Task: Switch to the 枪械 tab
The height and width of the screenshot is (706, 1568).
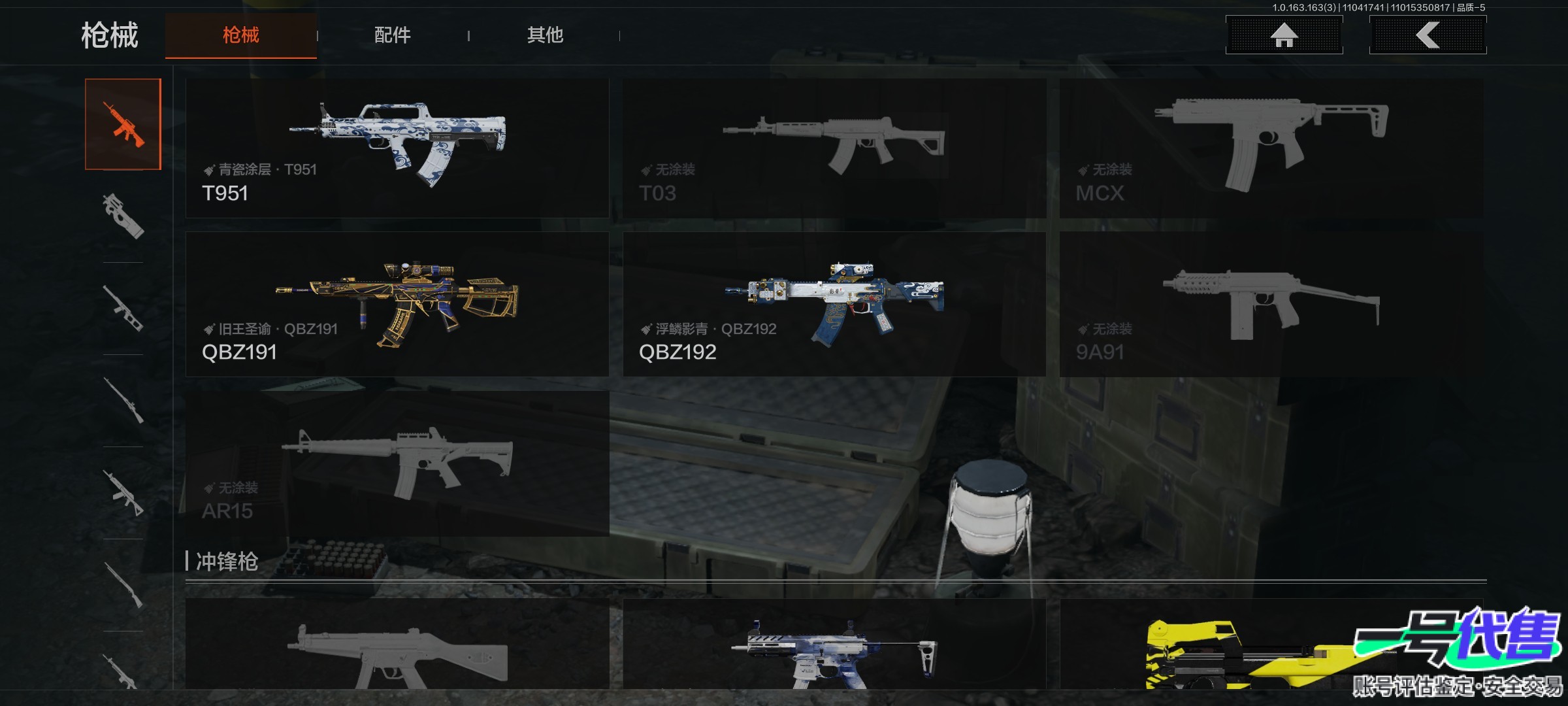Action: click(x=240, y=35)
